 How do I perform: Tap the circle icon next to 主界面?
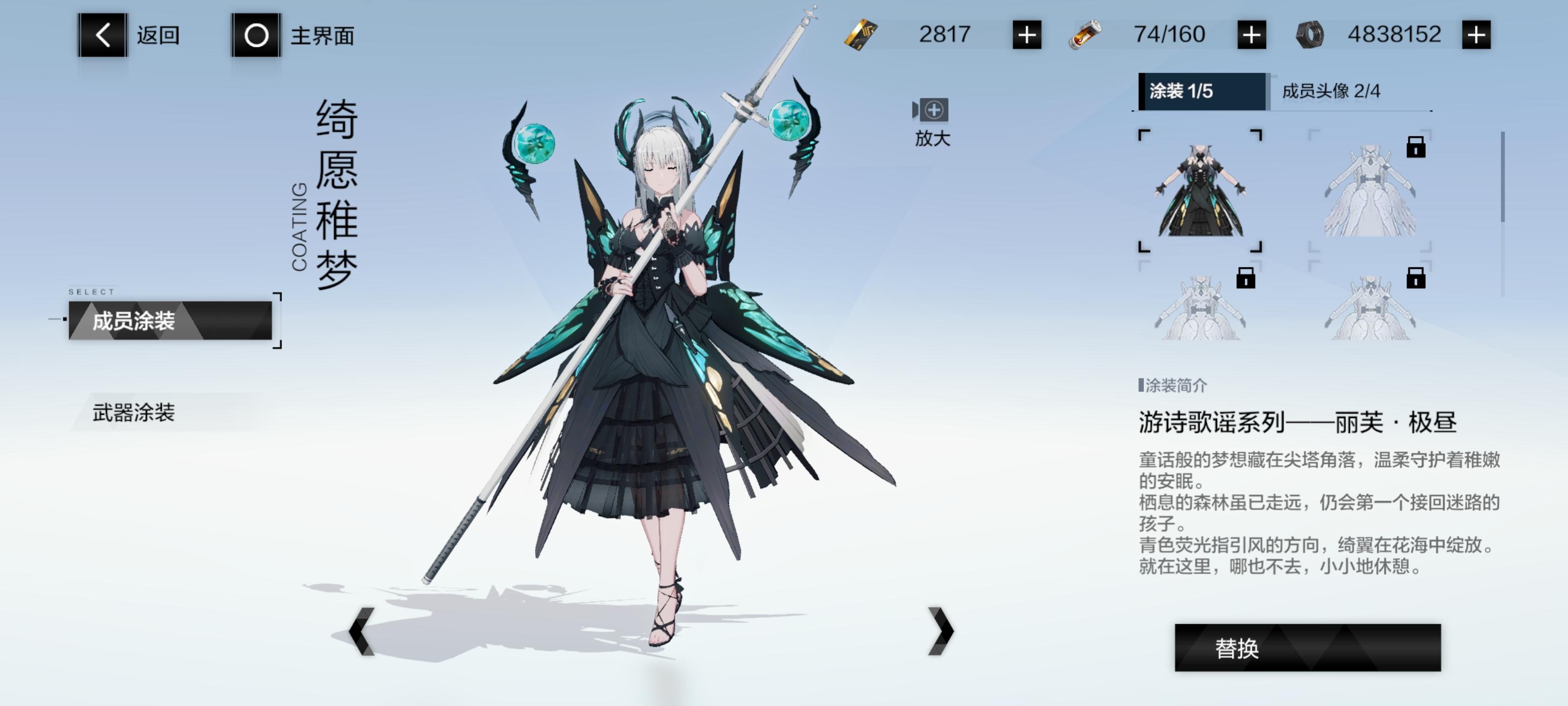click(255, 35)
